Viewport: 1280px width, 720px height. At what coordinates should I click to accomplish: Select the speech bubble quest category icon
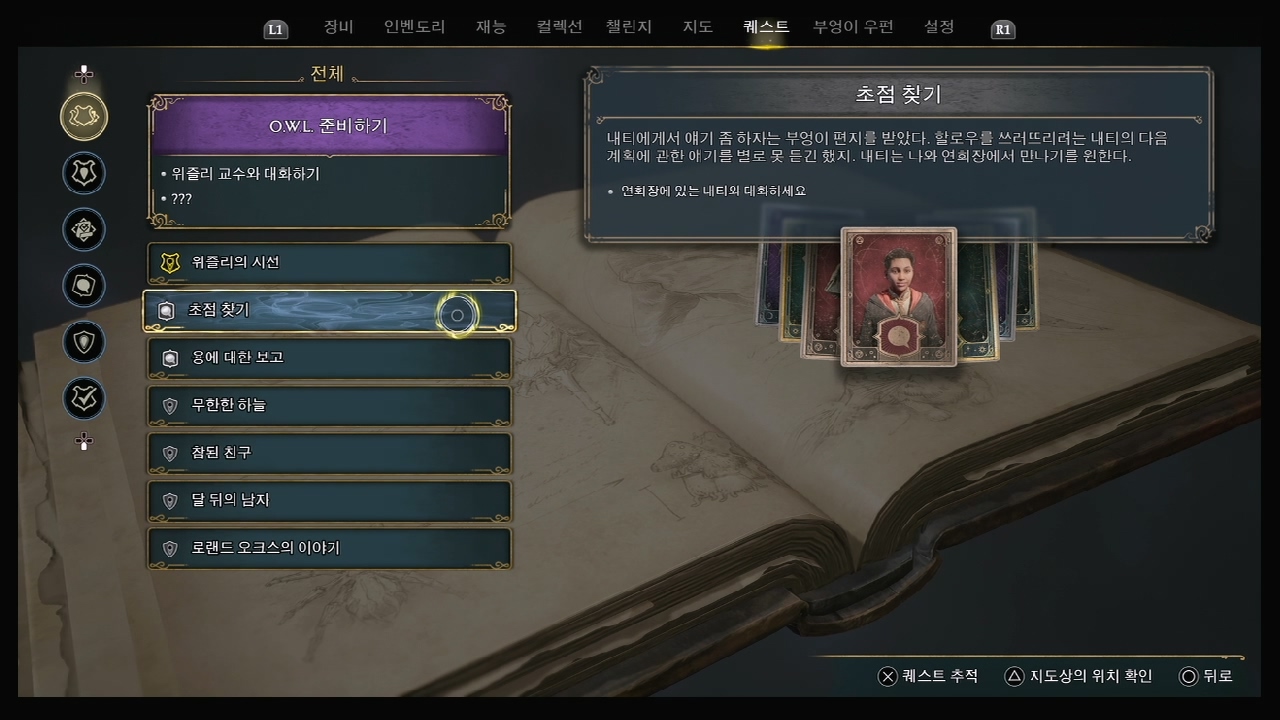[84, 286]
